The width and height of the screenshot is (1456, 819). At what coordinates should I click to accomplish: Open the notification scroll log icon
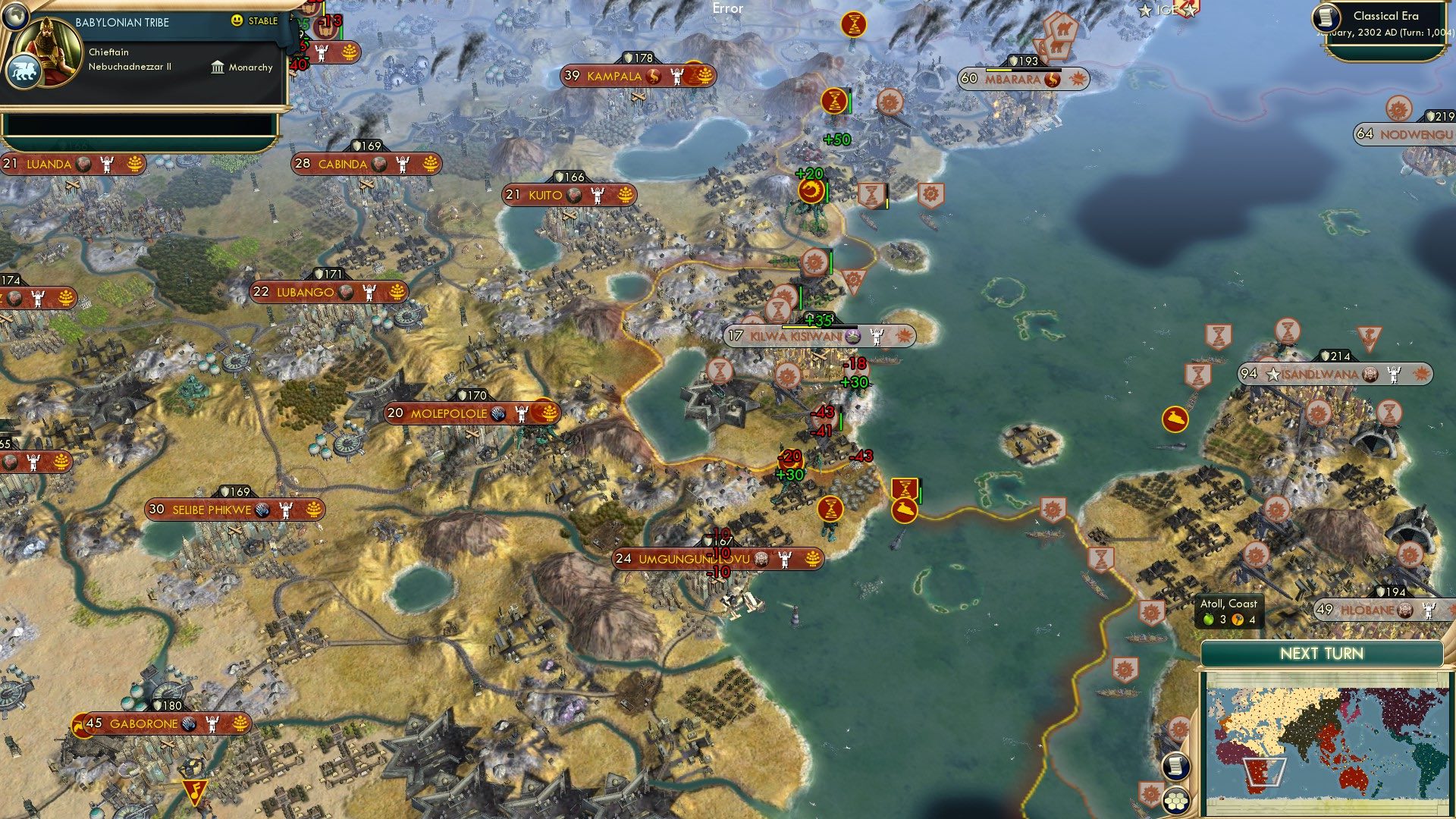click(x=1175, y=766)
